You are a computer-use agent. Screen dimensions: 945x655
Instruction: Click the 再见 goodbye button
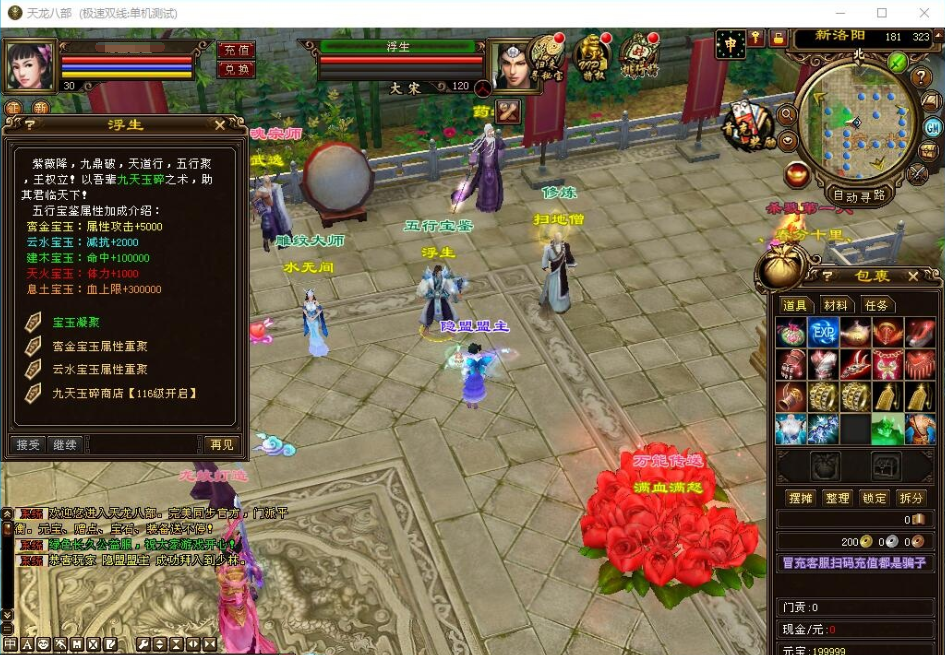tap(221, 444)
